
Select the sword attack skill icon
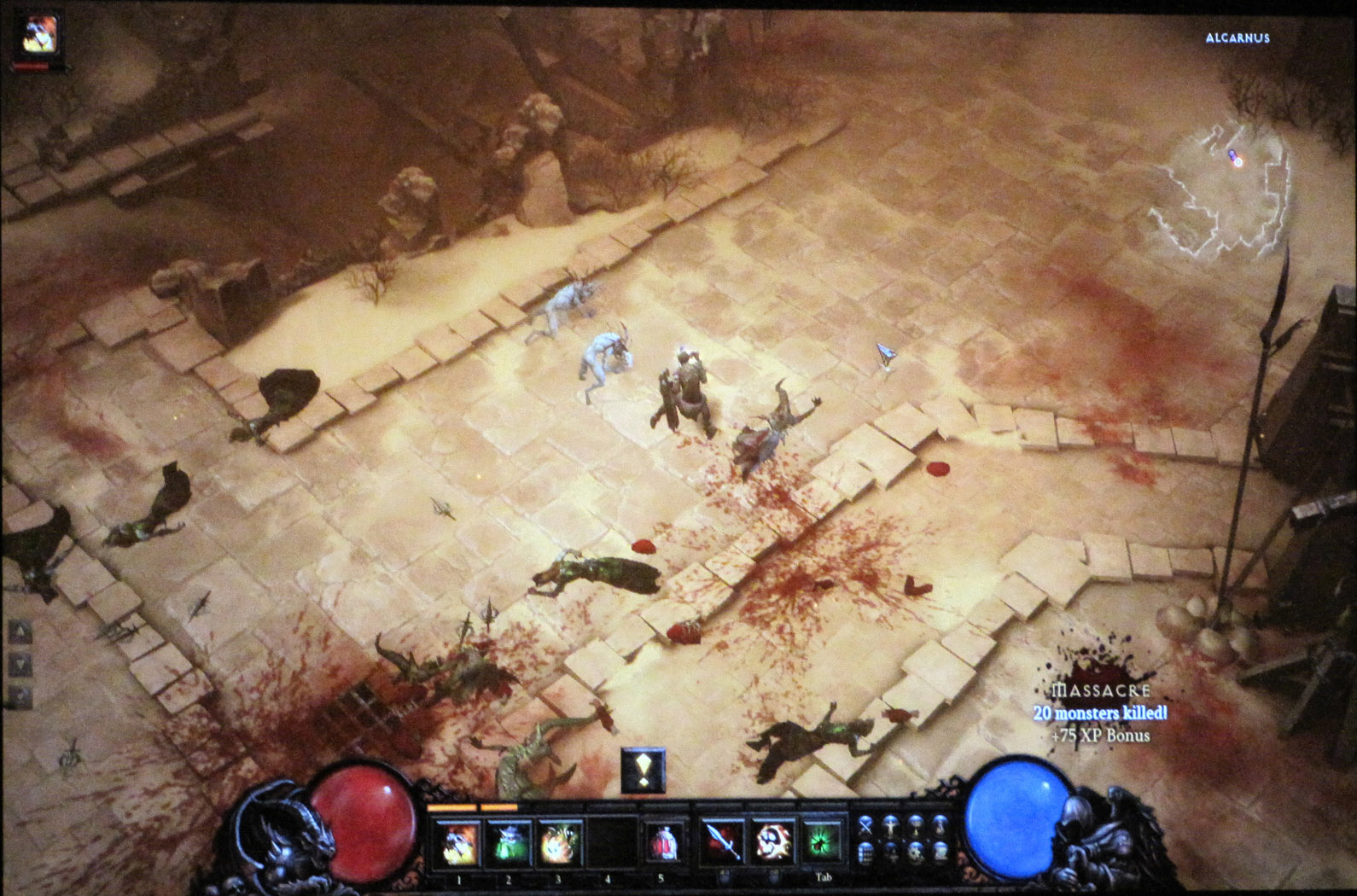coord(724,842)
